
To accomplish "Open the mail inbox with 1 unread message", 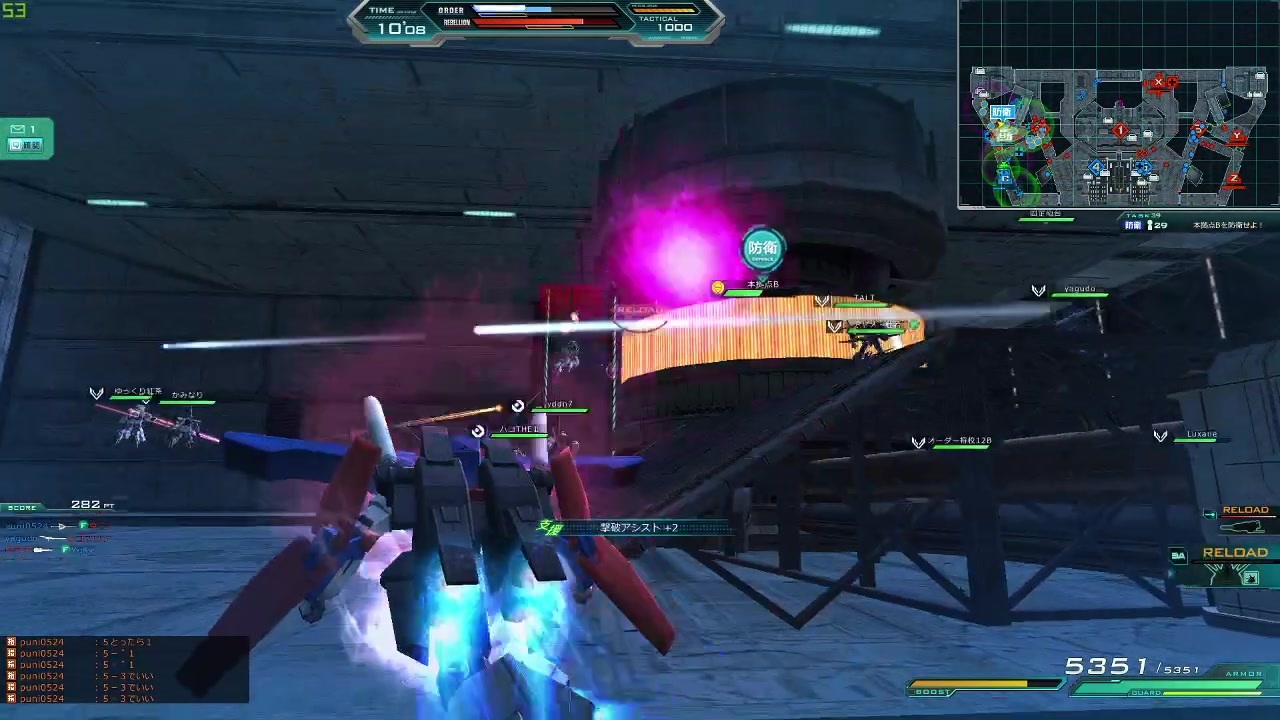I will pyautogui.click(x=22, y=129).
